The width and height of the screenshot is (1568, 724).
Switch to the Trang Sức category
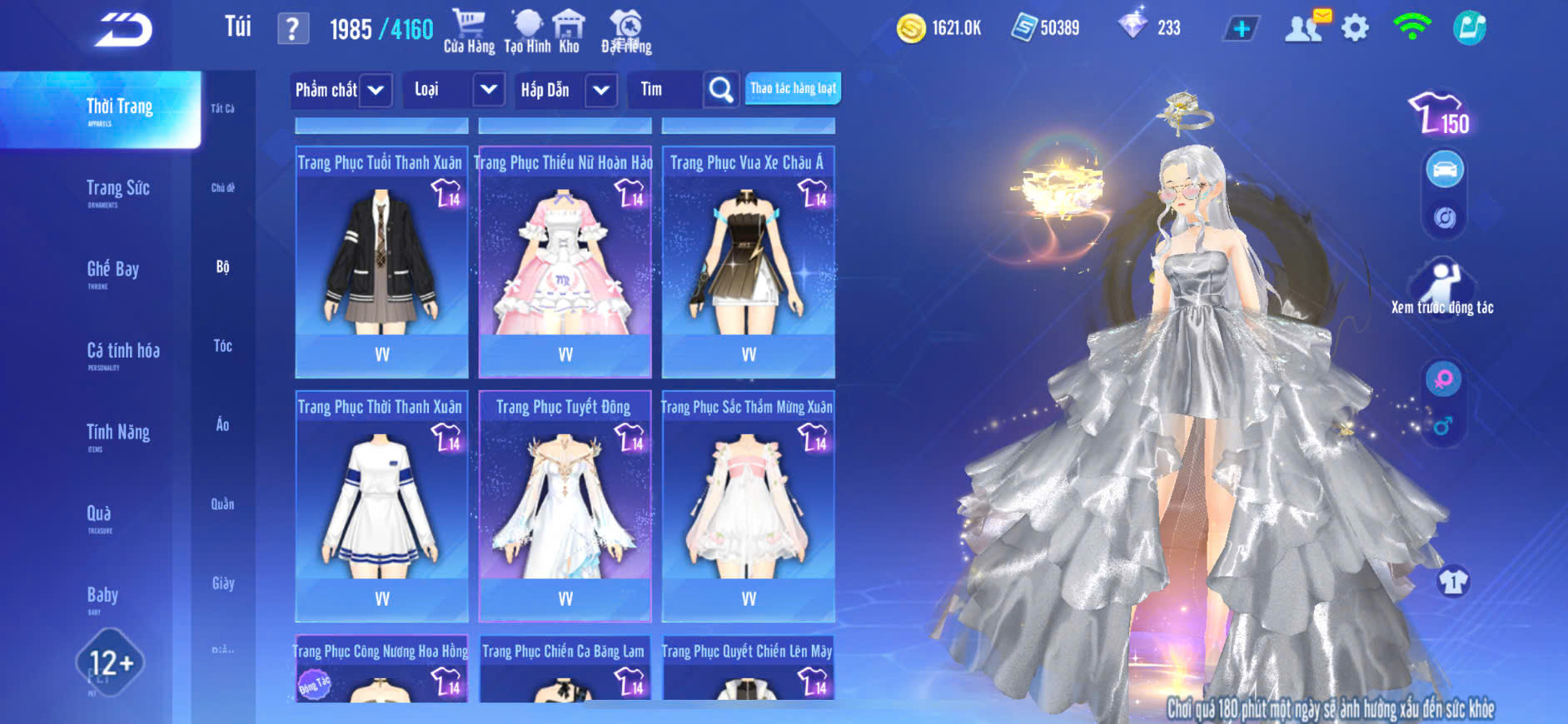pyautogui.click(x=117, y=190)
